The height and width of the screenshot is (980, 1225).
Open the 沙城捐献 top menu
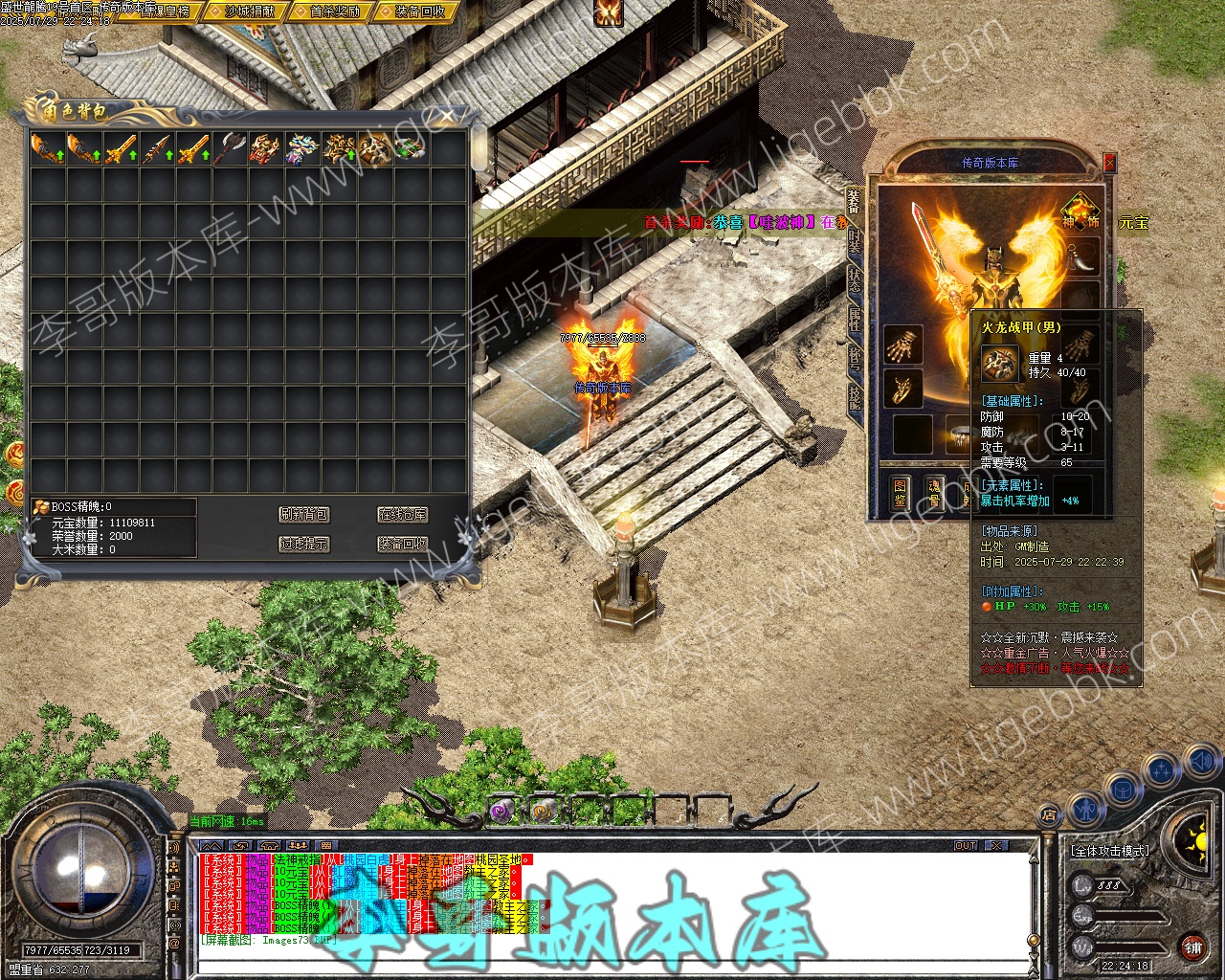click(250, 11)
